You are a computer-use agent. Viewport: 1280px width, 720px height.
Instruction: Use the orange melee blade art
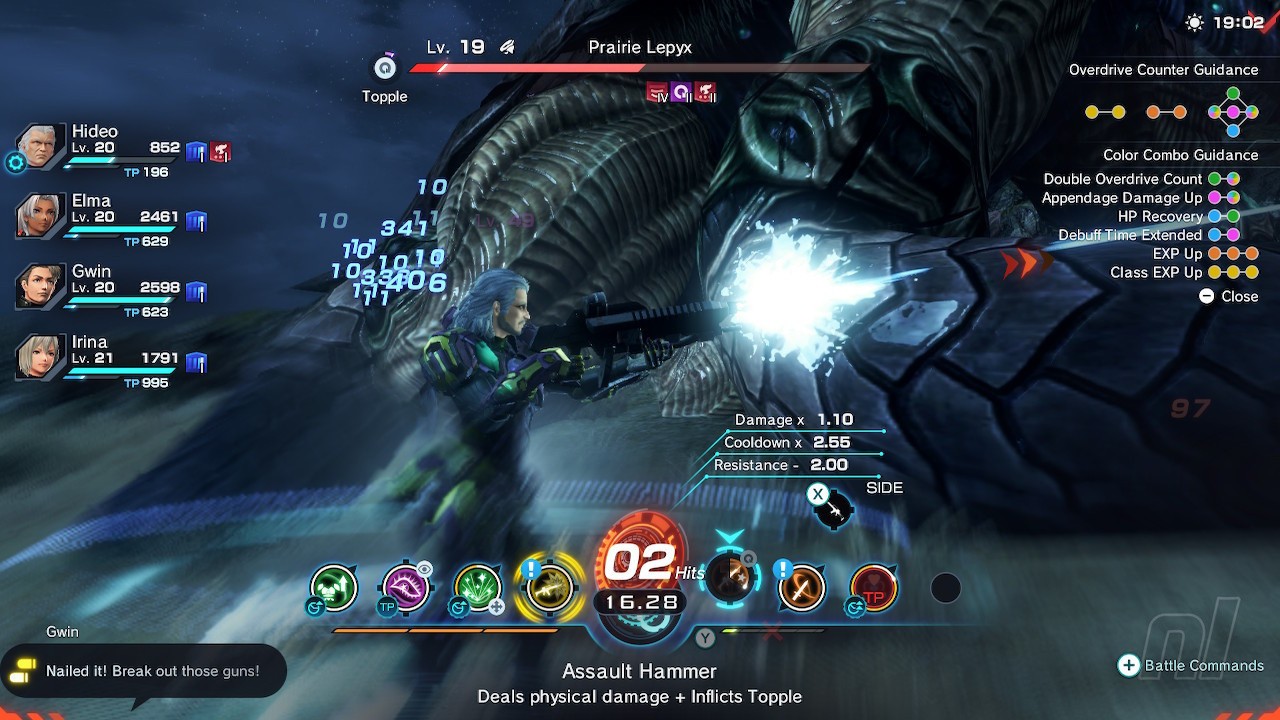[802, 588]
